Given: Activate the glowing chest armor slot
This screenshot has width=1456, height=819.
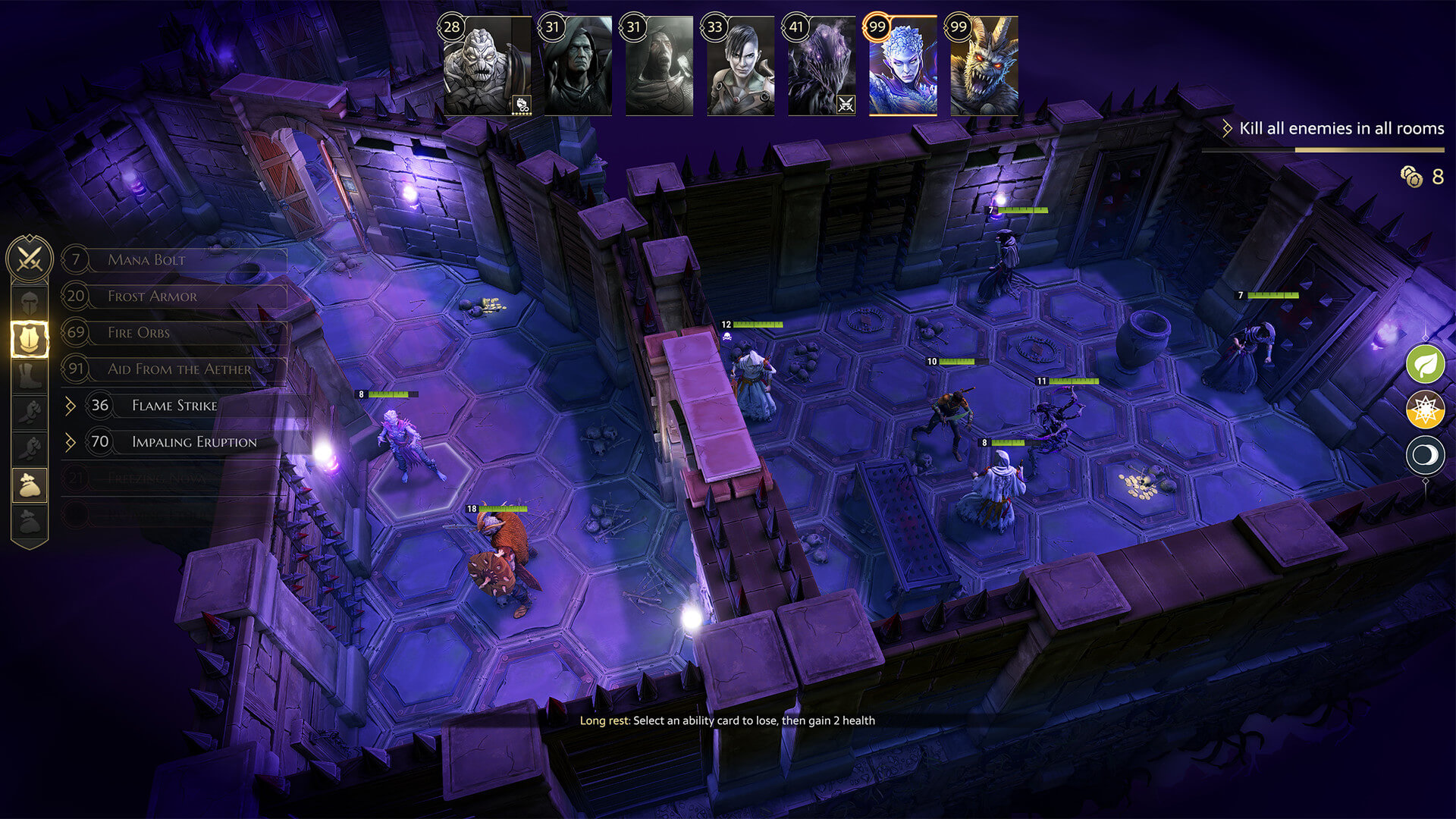Looking at the screenshot, I should [x=30, y=339].
